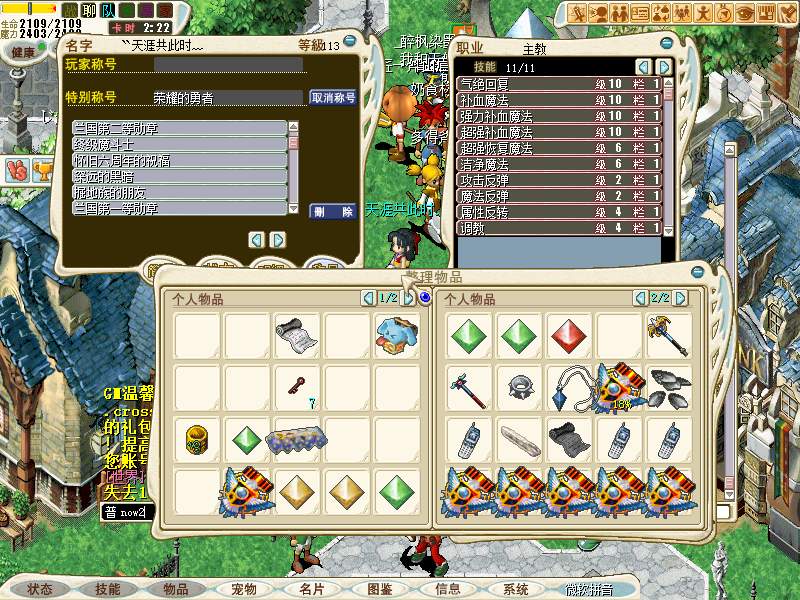
Task: Select the paper scroll item
Action: point(298,335)
